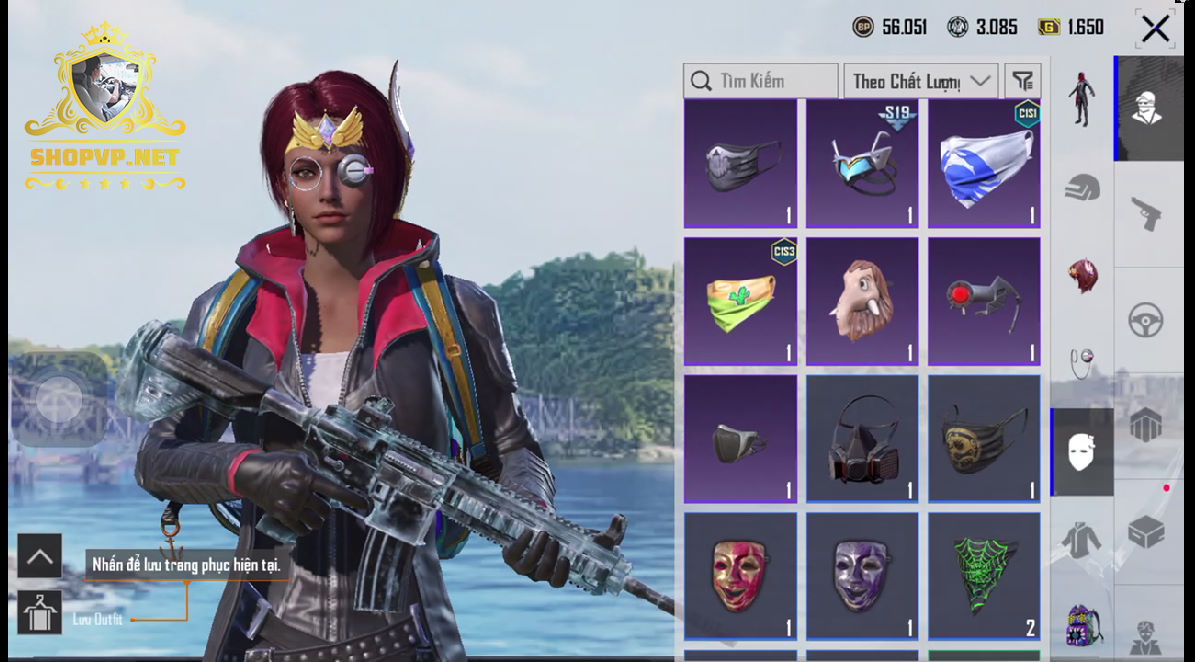Open the jacket clothing category tab
The image size is (1195, 662).
tap(1082, 540)
